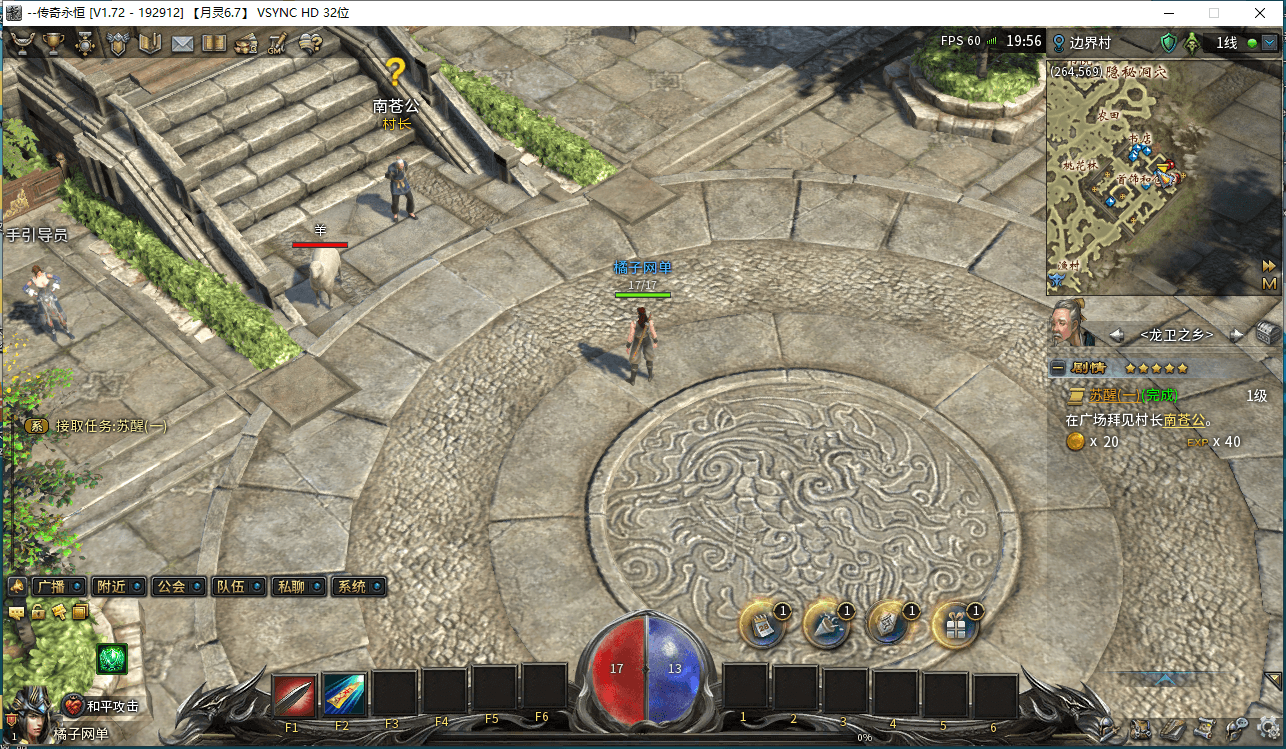Open the mail envelope icon
The image size is (1286, 749).
coord(182,44)
